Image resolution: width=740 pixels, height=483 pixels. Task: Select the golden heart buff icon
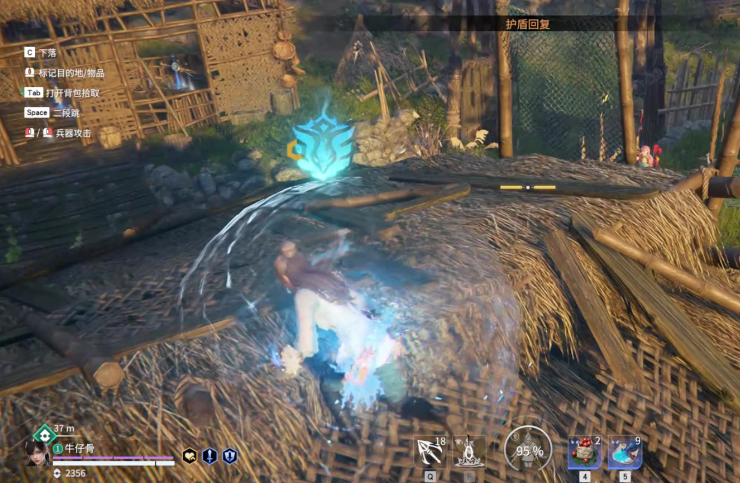189,456
